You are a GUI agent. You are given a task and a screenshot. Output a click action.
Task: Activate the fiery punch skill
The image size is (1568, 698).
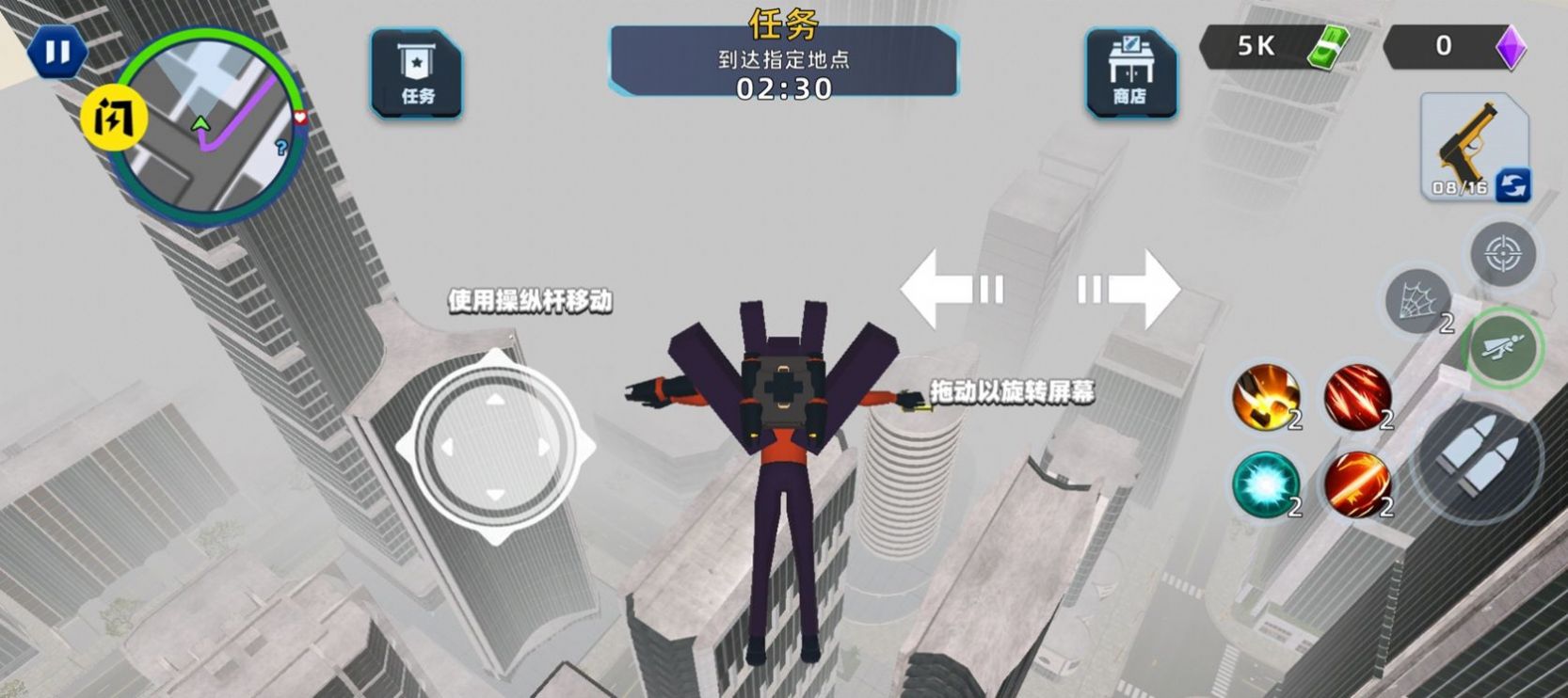(x=1265, y=399)
